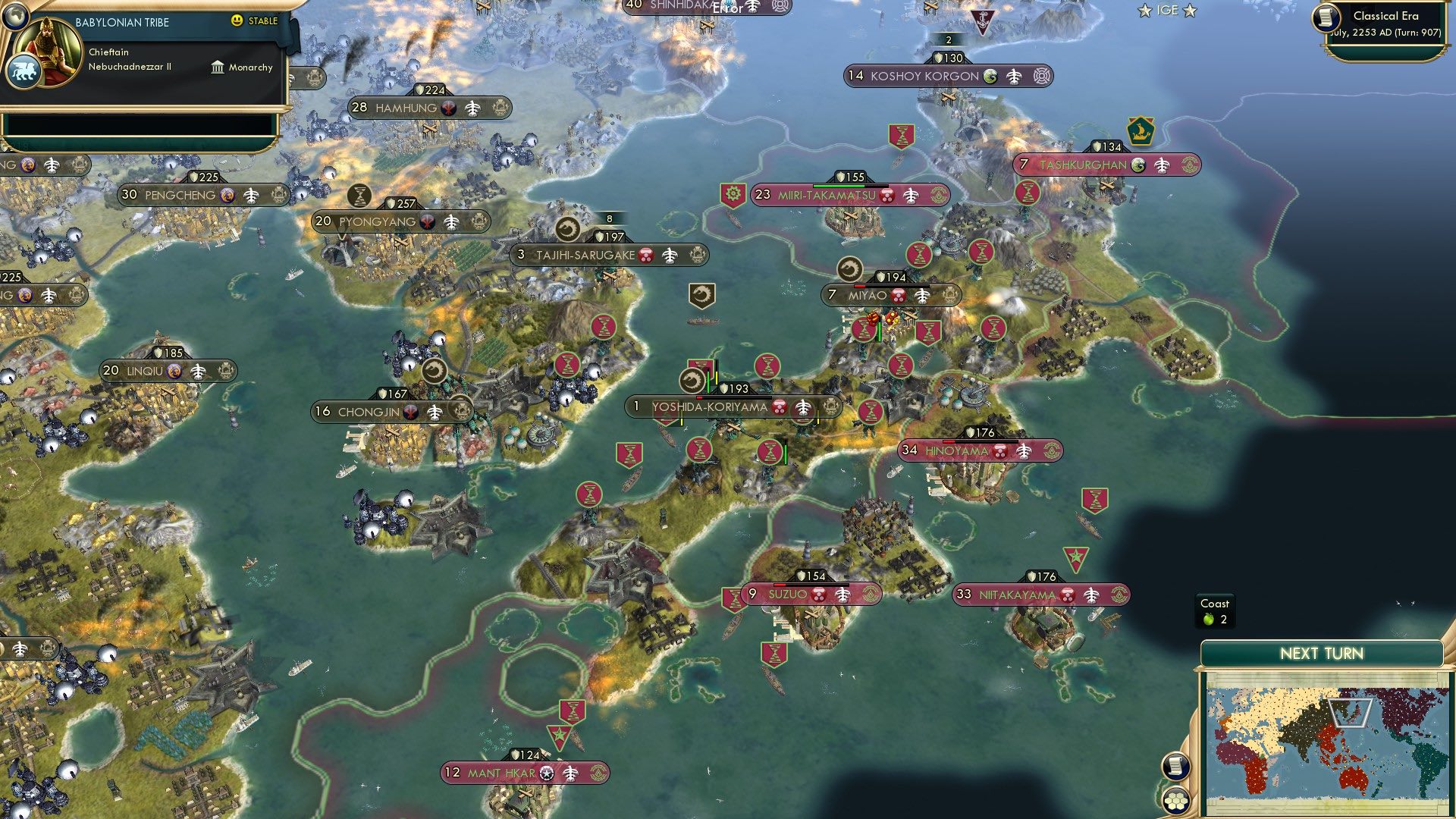Click the Monarchy government icon
The height and width of the screenshot is (819, 1456).
point(217,67)
